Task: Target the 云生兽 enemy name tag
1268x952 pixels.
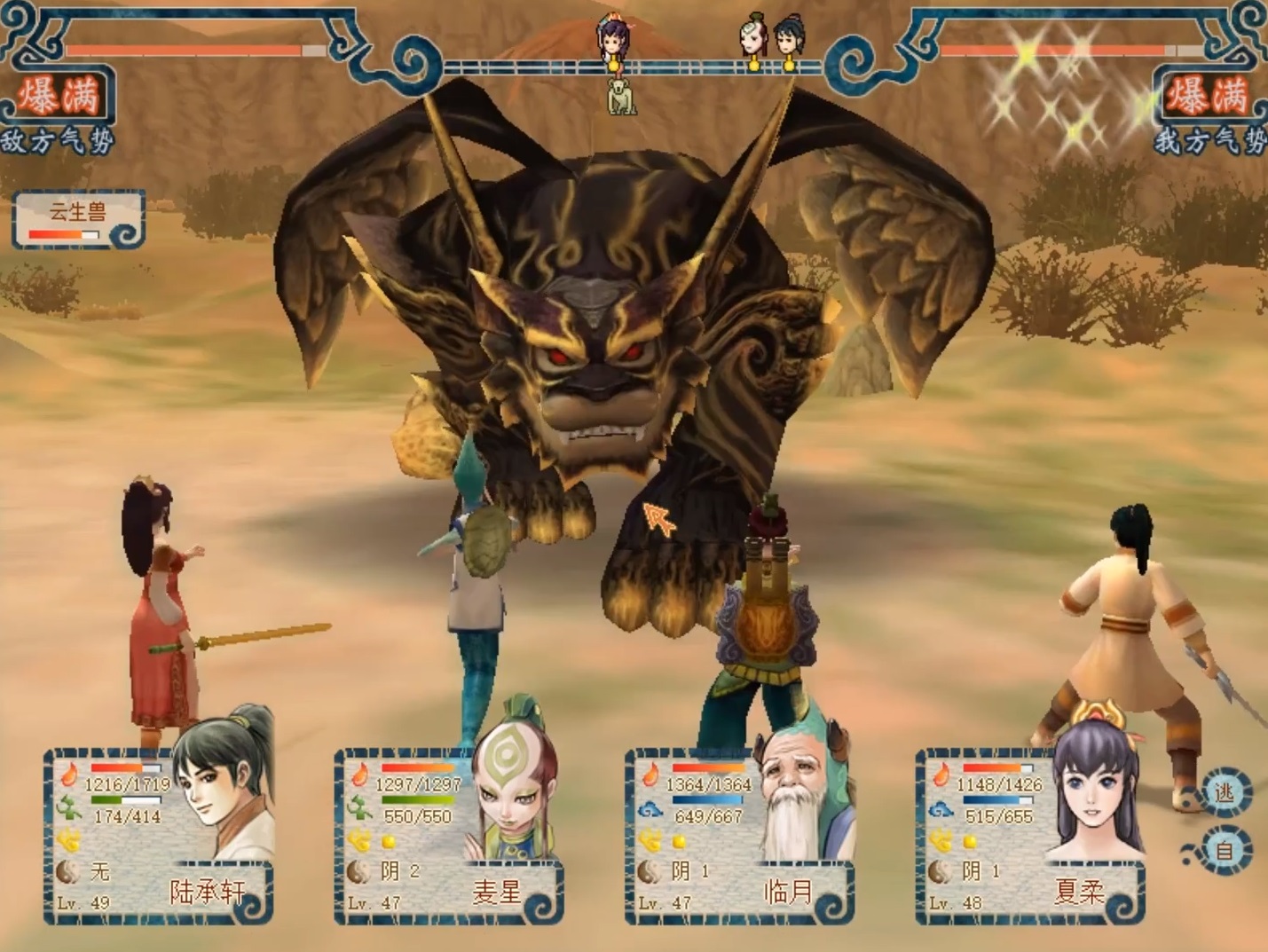Action: pos(78,218)
